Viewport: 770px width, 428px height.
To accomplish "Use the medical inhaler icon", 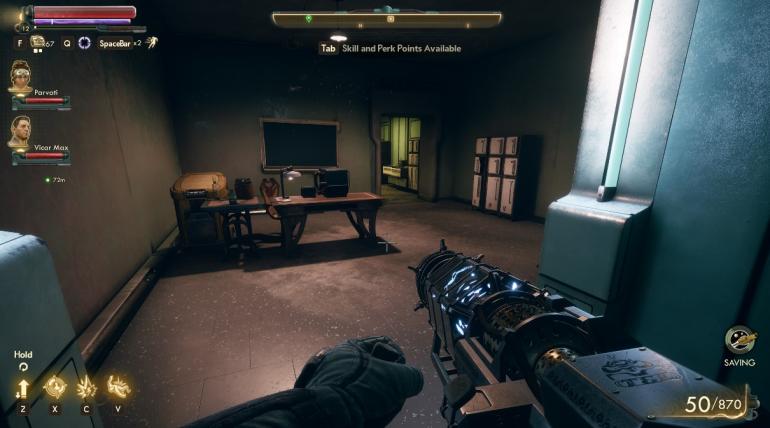I will coord(38,42).
